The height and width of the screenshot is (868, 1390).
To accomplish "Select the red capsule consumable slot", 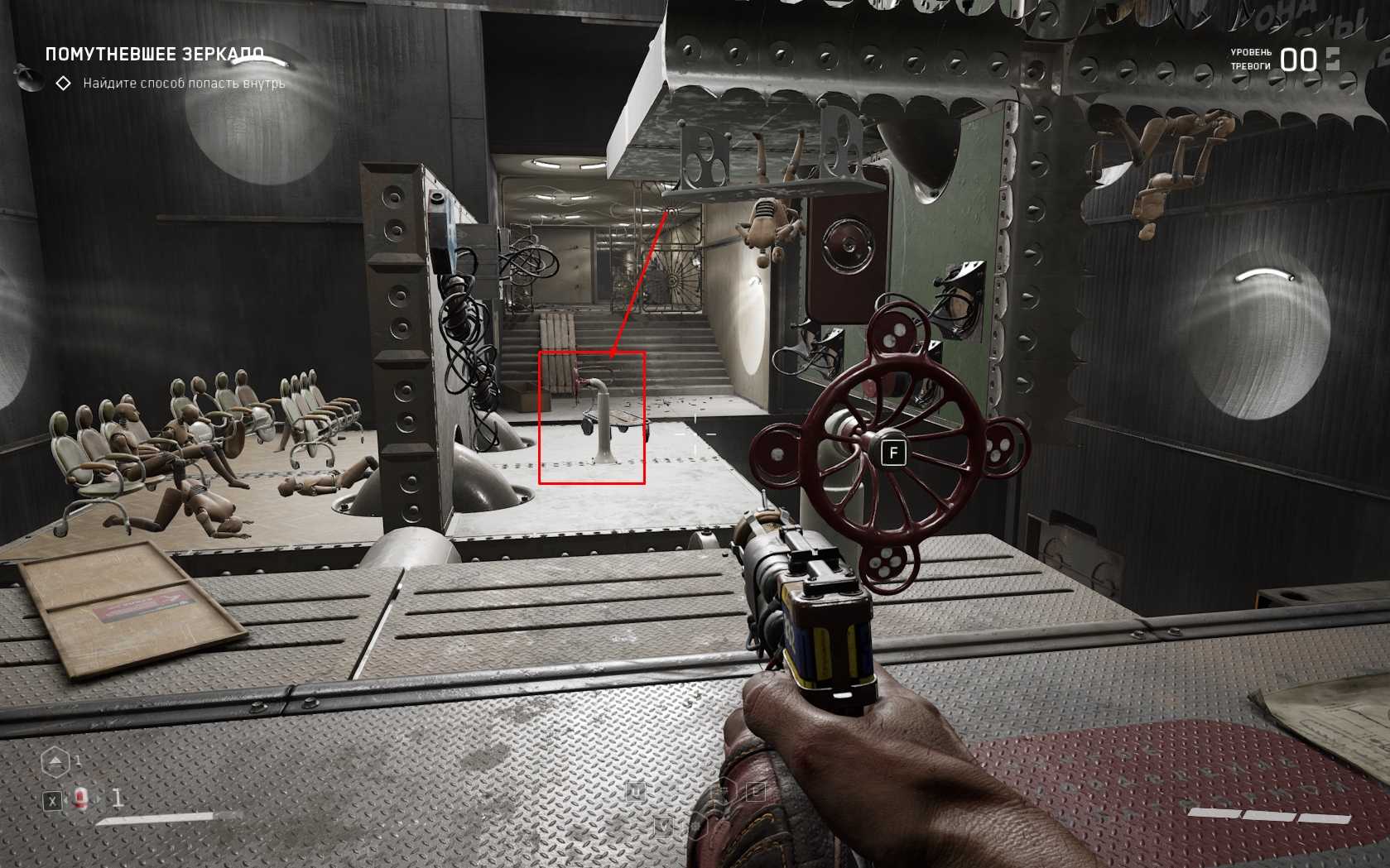I will [80, 798].
